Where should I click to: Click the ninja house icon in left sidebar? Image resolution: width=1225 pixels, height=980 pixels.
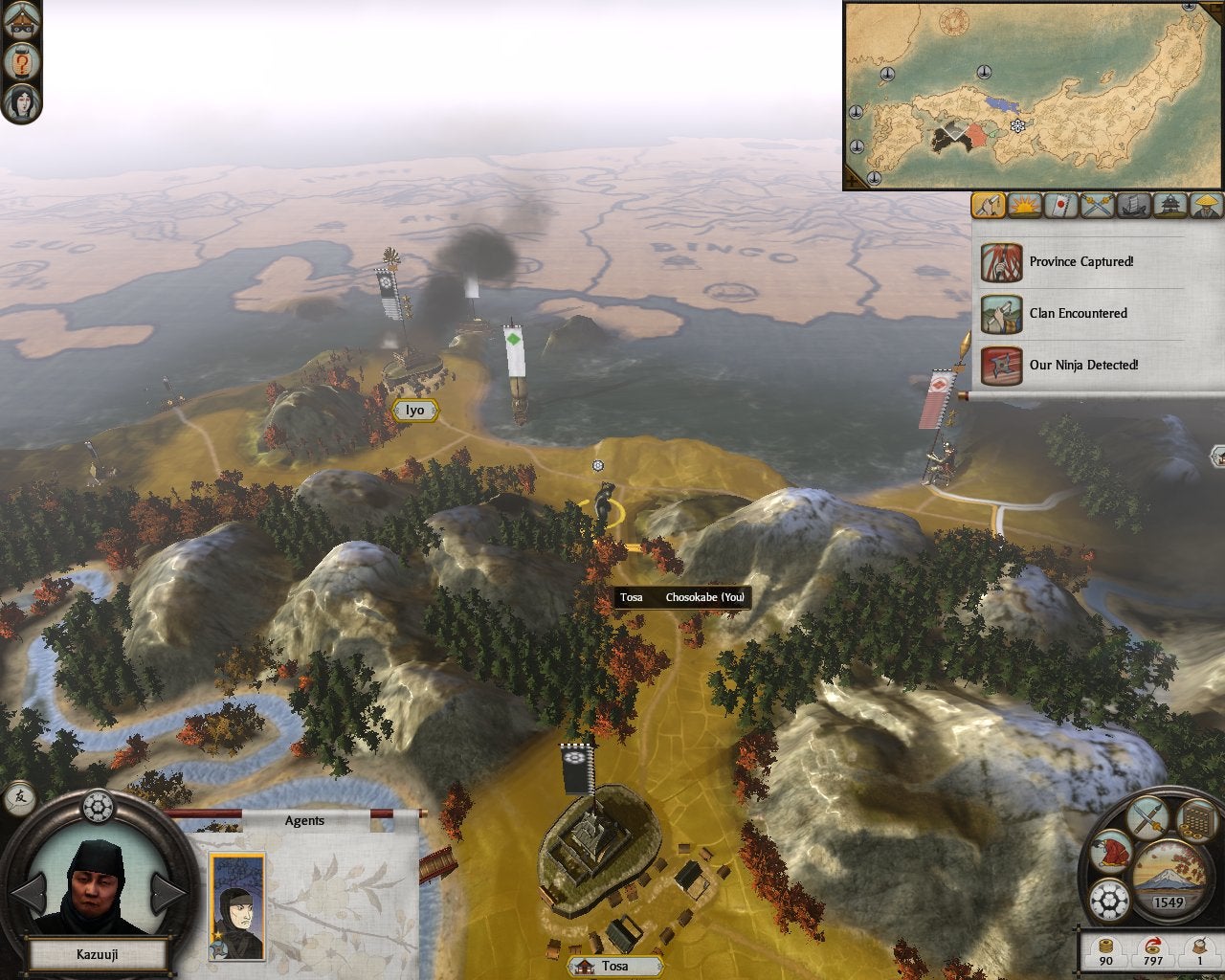coord(21,21)
